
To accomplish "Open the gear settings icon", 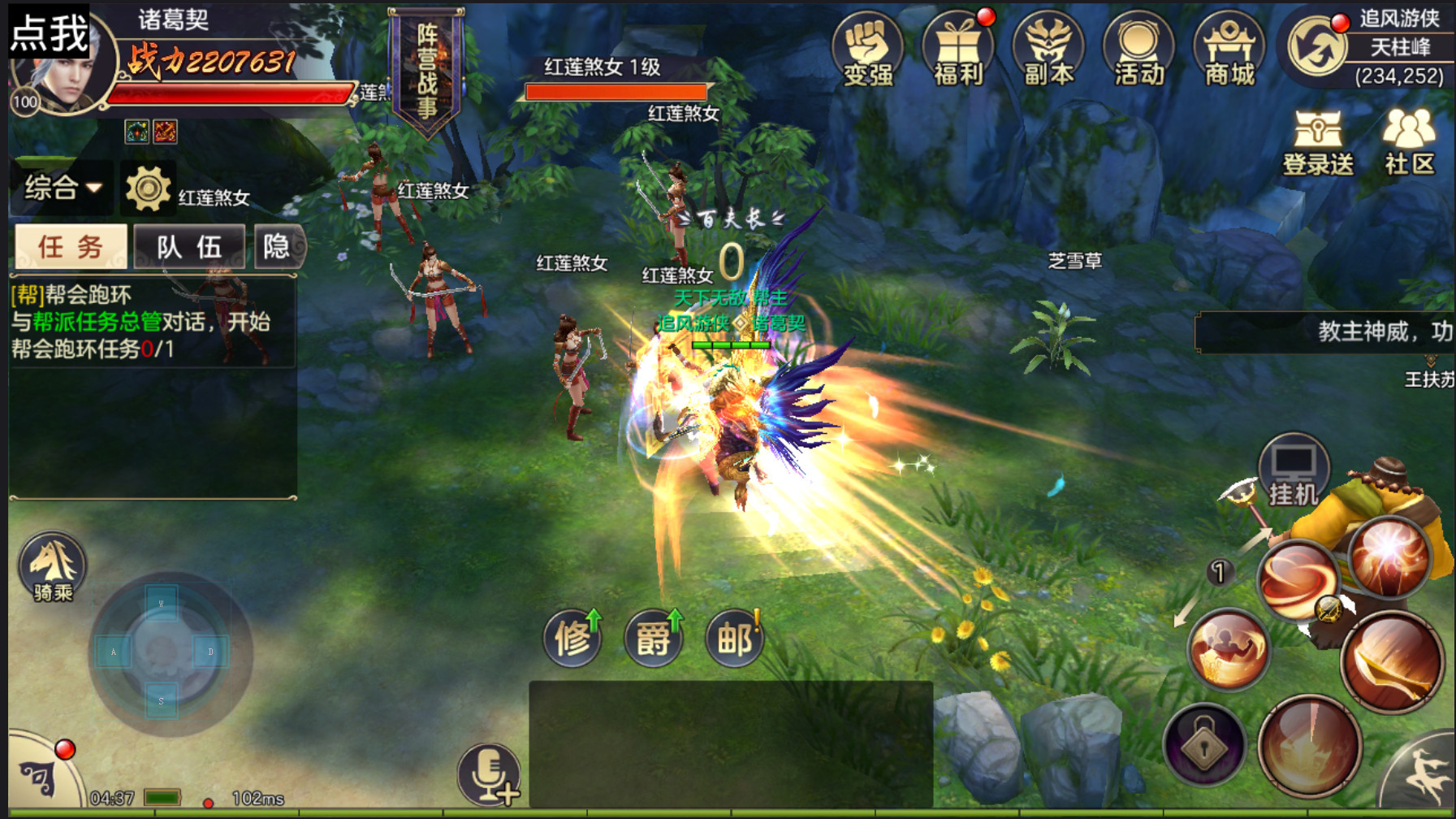I will tap(148, 188).
